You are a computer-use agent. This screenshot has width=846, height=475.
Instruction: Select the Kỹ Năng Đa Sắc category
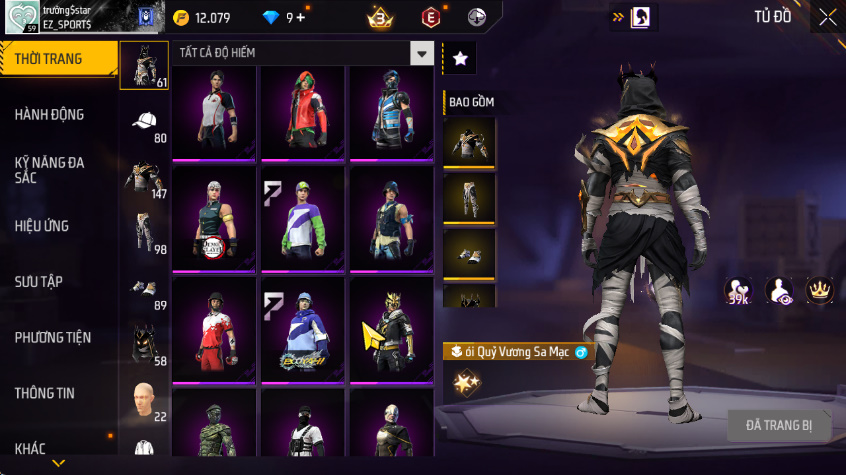50,169
